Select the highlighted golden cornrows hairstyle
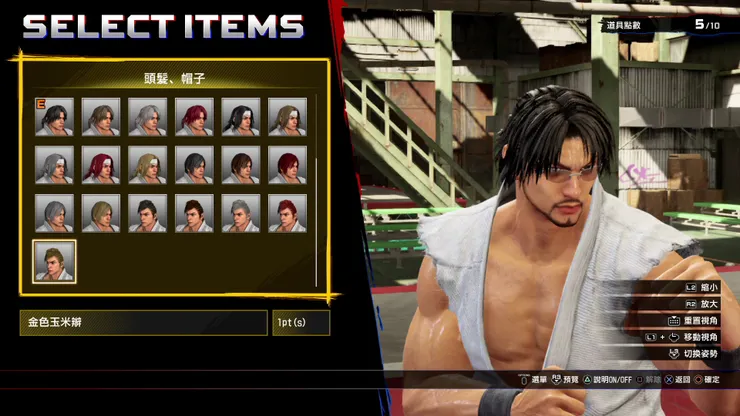Image resolution: width=740 pixels, height=416 pixels. point(54,261)
